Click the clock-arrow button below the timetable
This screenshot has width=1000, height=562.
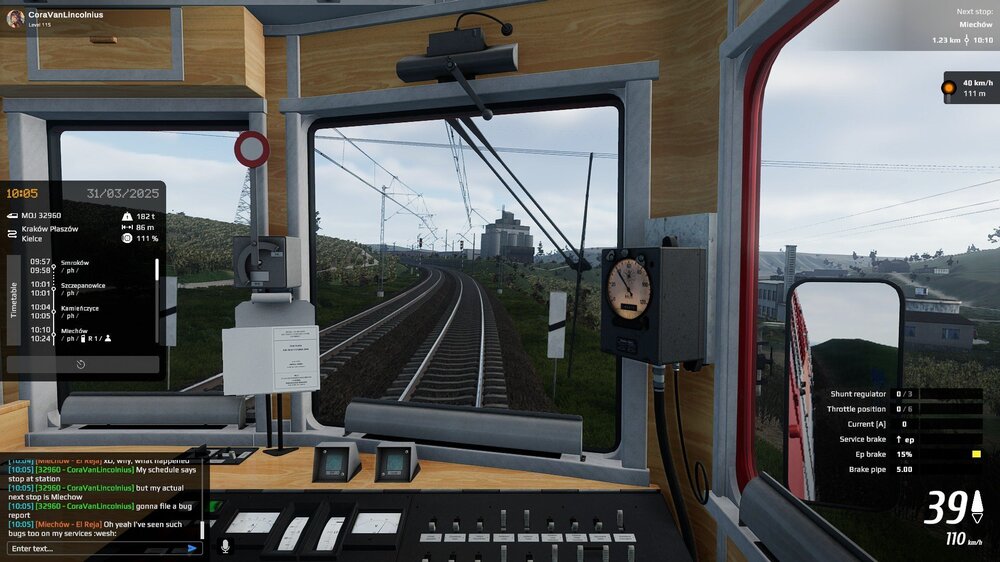[x=81, y=364]
